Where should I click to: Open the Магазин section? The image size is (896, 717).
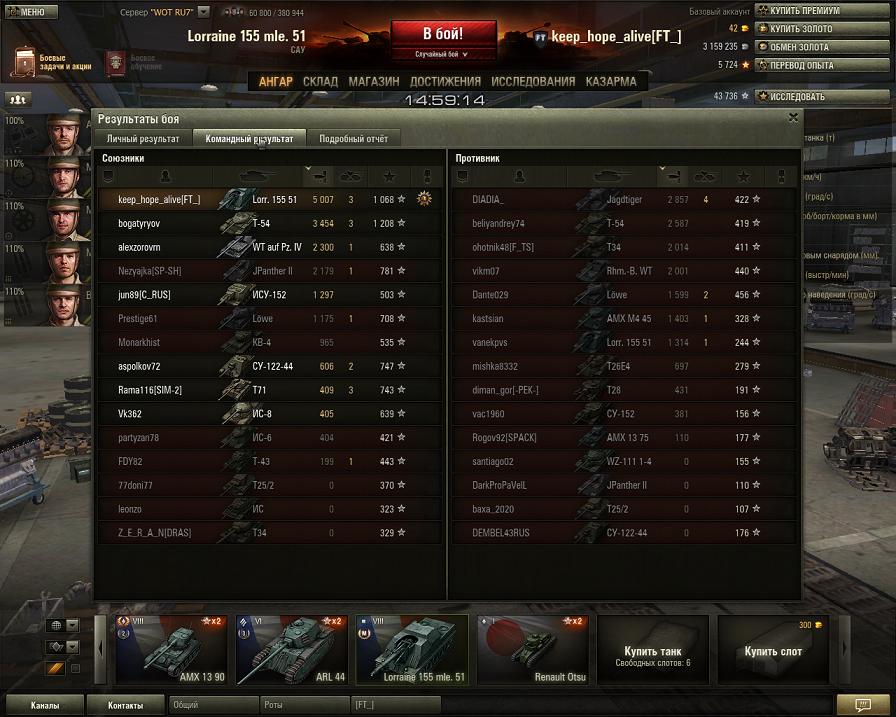[x=375, y=81]
